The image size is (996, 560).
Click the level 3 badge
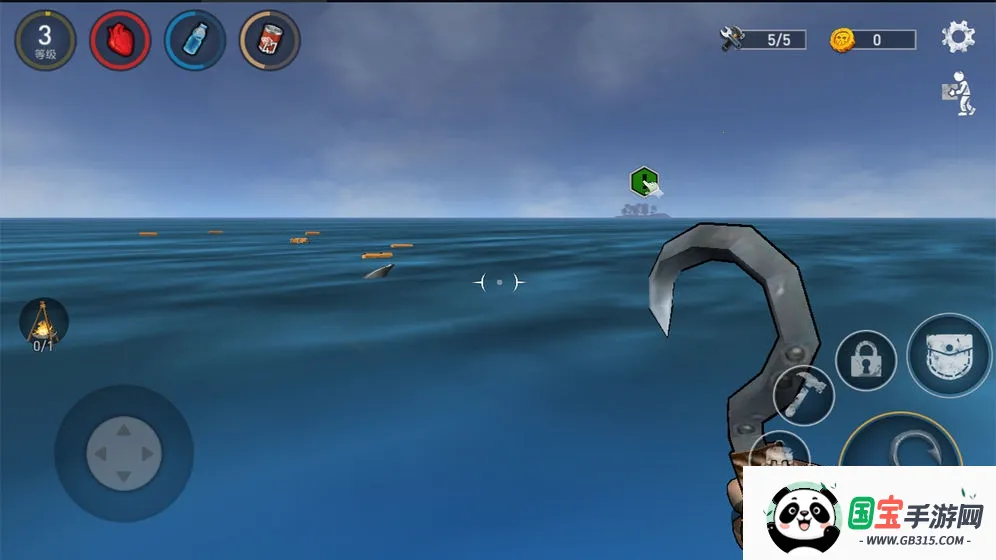pyautogui.click(x=45, y=40)
